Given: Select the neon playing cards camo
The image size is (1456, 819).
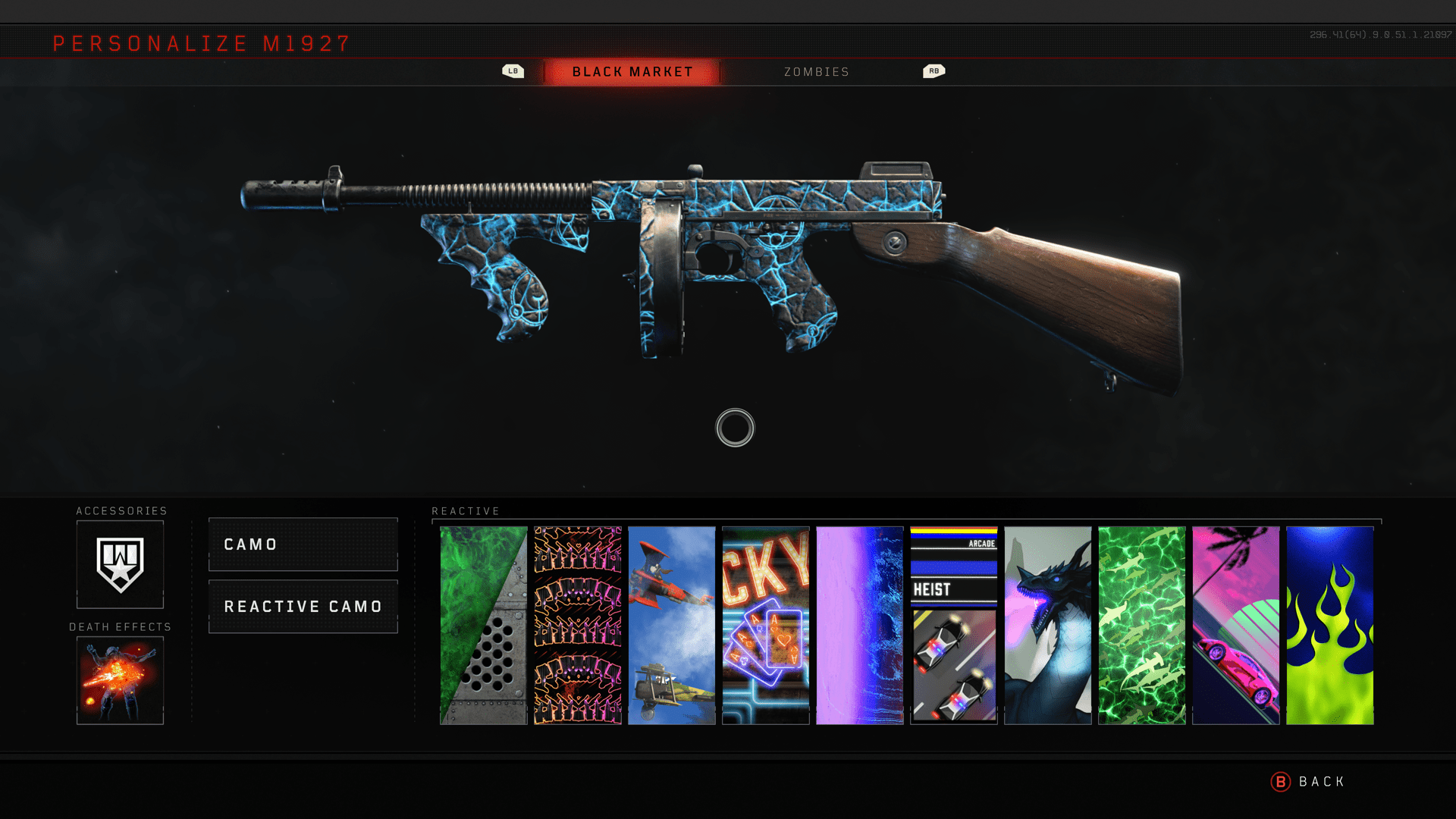Looking at the screenshot, I should [766, 626].
